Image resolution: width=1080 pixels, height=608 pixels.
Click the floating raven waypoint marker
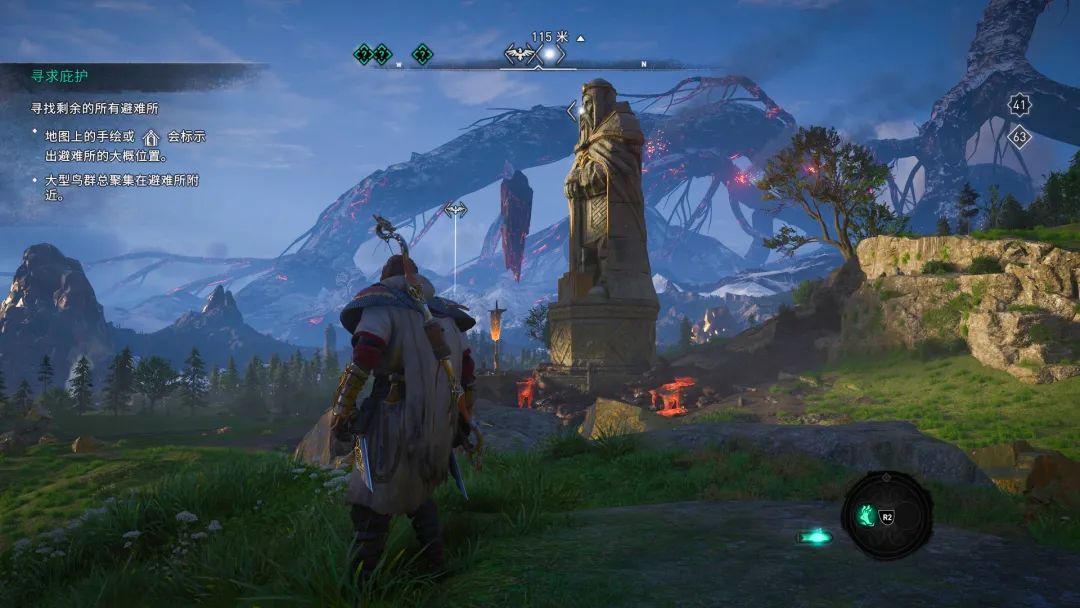point(455,210)
